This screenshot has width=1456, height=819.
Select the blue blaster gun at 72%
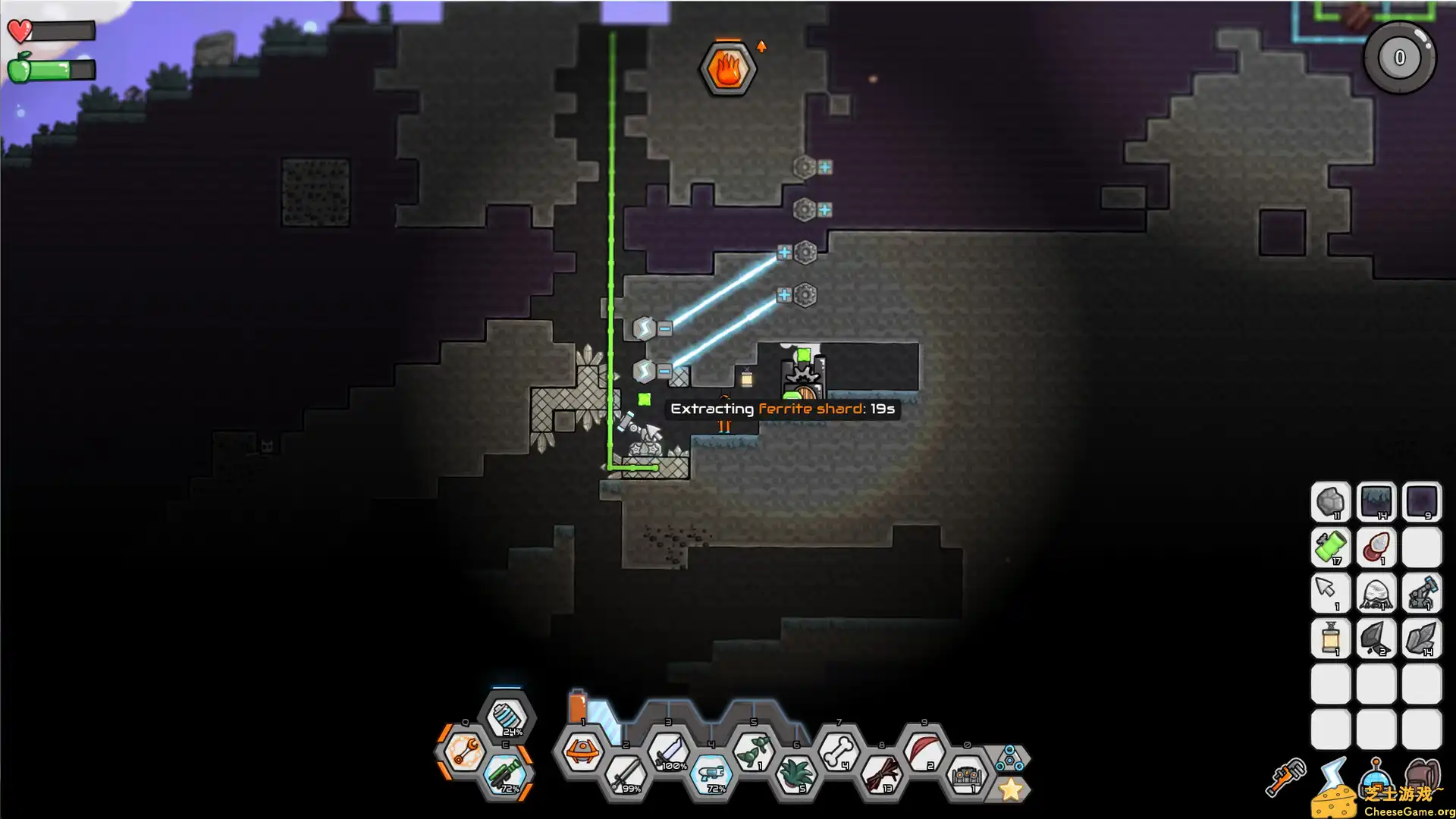711,775
